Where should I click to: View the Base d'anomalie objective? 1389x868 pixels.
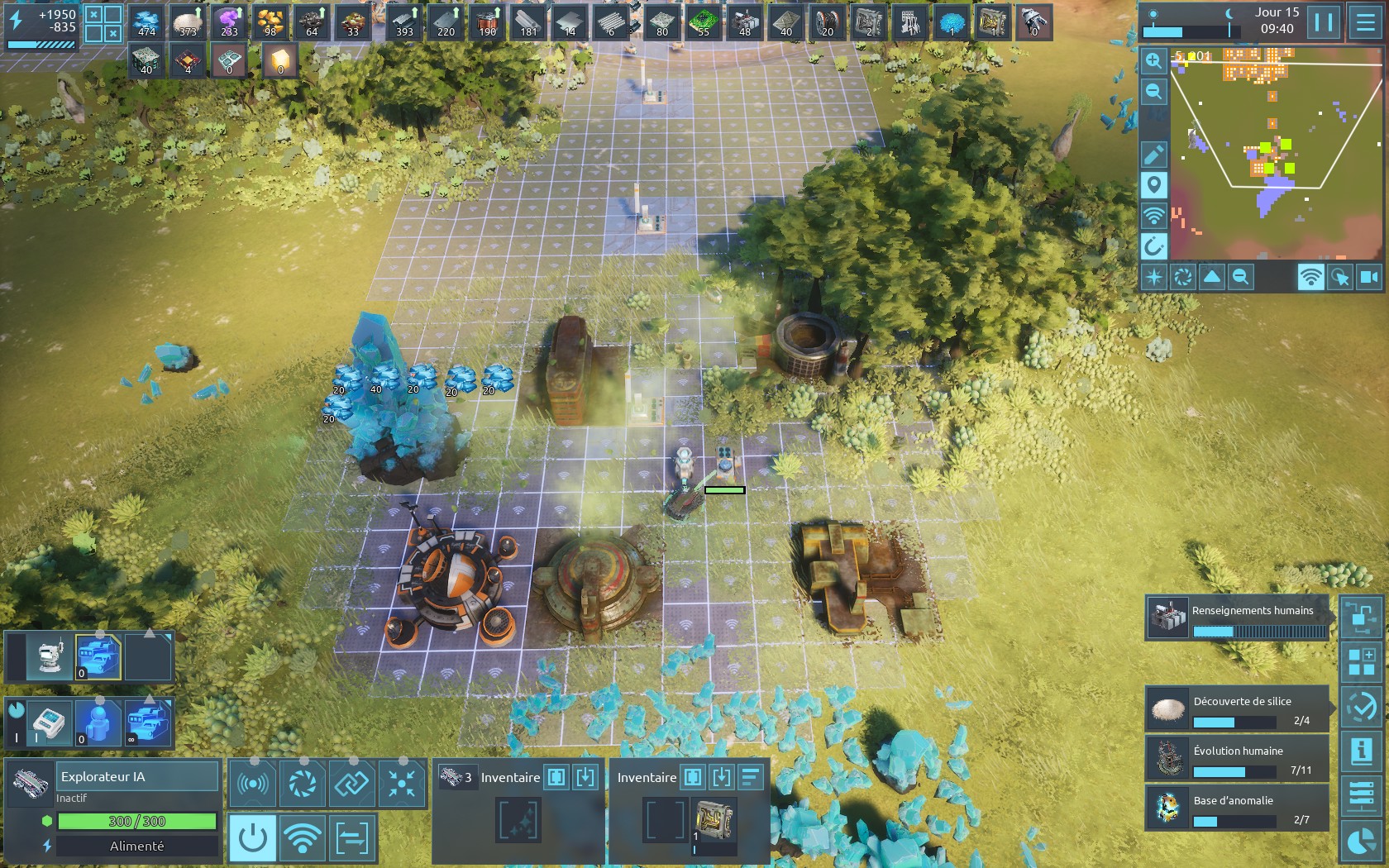pyautogui.click(x=1237, y=808)
